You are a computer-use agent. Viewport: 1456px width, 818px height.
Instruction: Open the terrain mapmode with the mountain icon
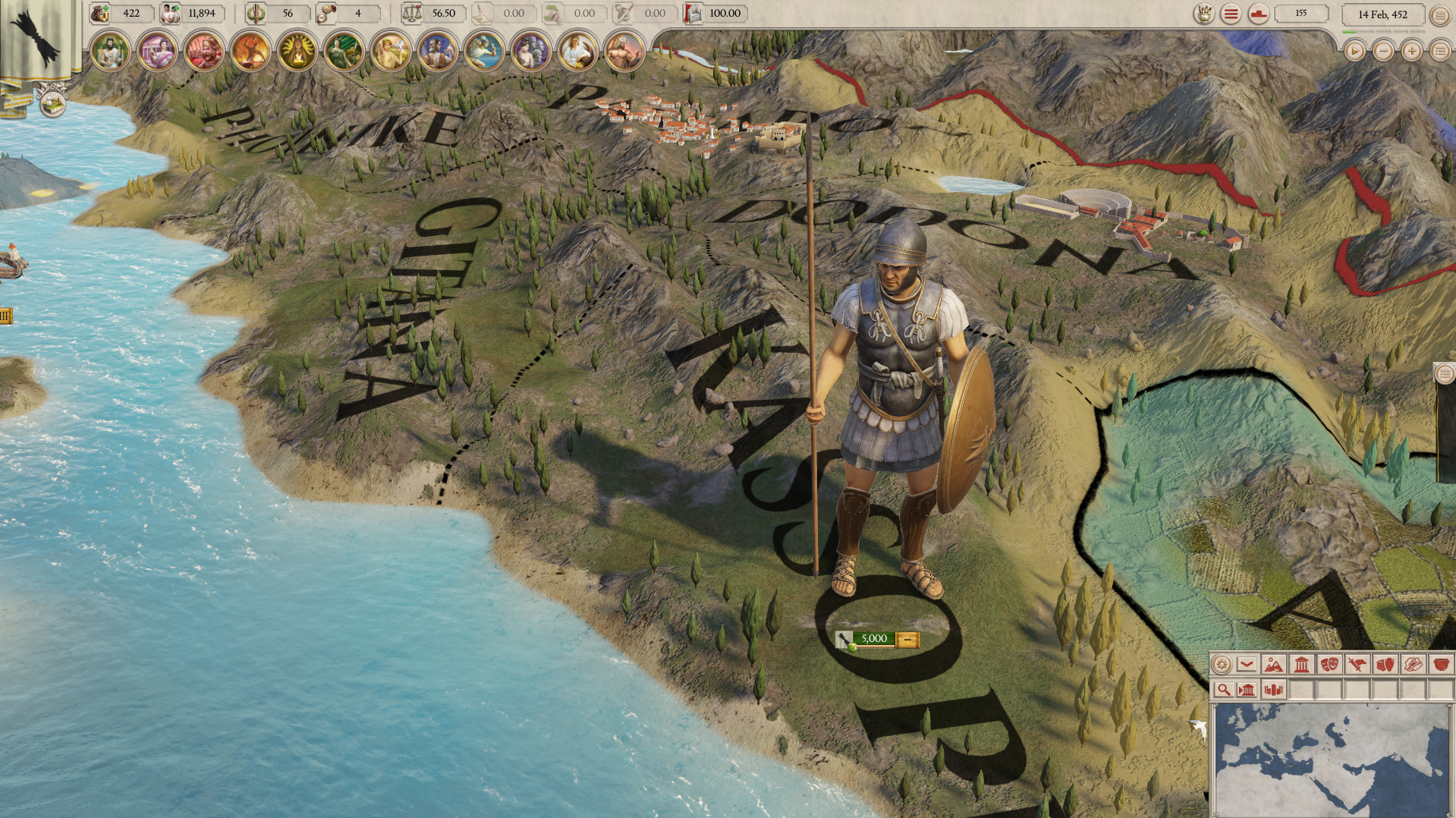click(x=1274, y=665)
